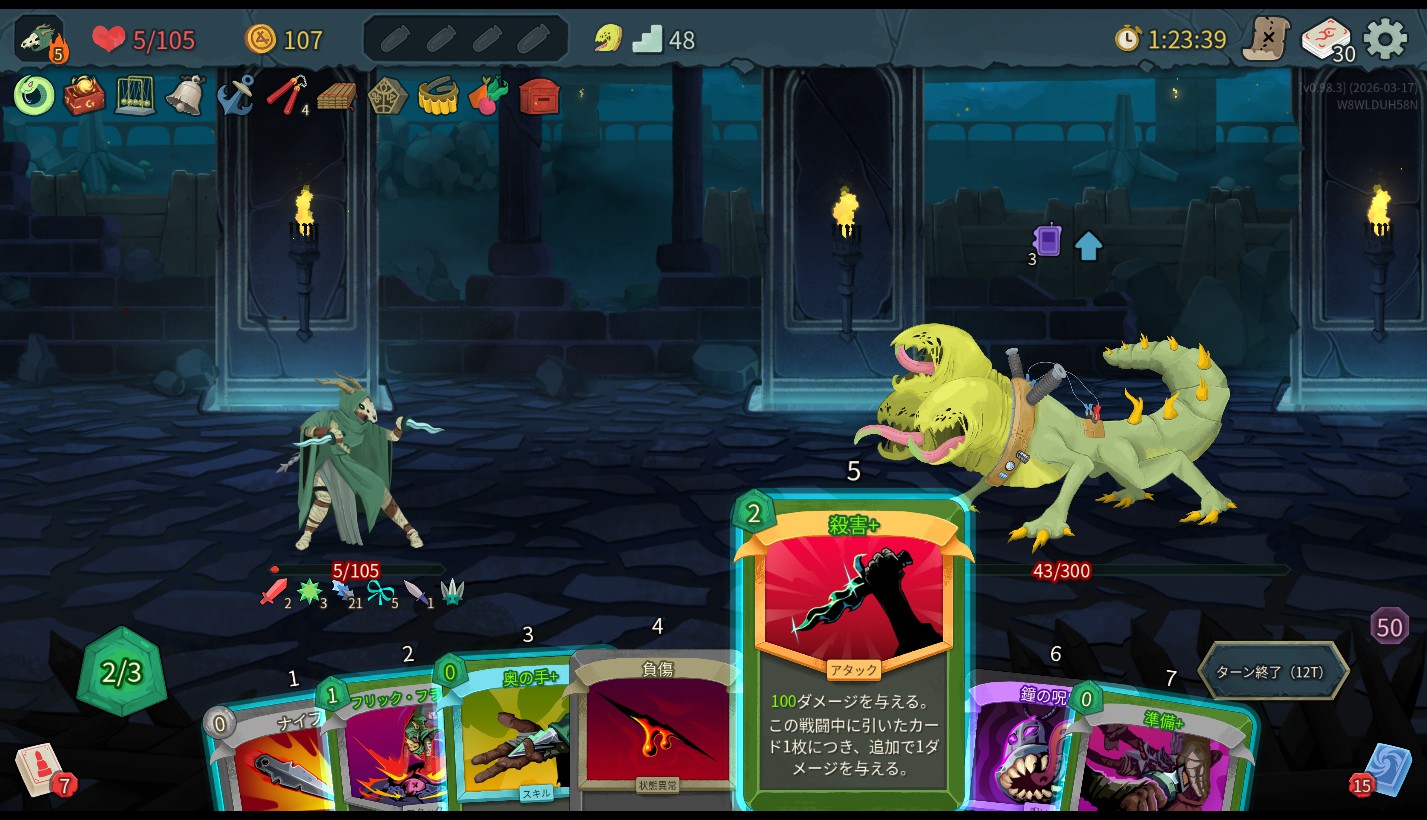1427x820 pixels.
Task: Show the exhaust pile counter
Action: pos(1389,627)
